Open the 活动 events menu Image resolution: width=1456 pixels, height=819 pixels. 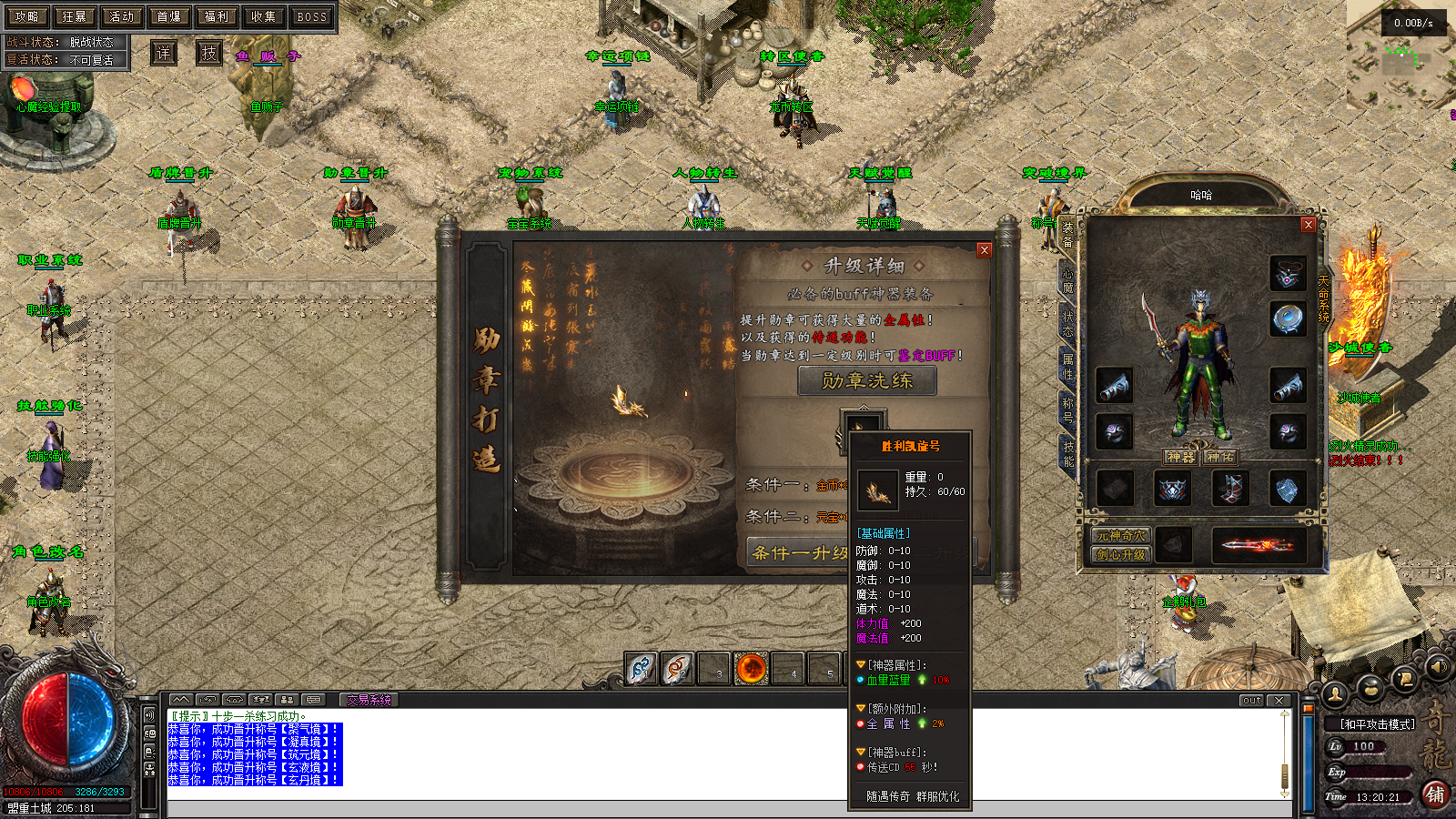[x=121, y=16]
